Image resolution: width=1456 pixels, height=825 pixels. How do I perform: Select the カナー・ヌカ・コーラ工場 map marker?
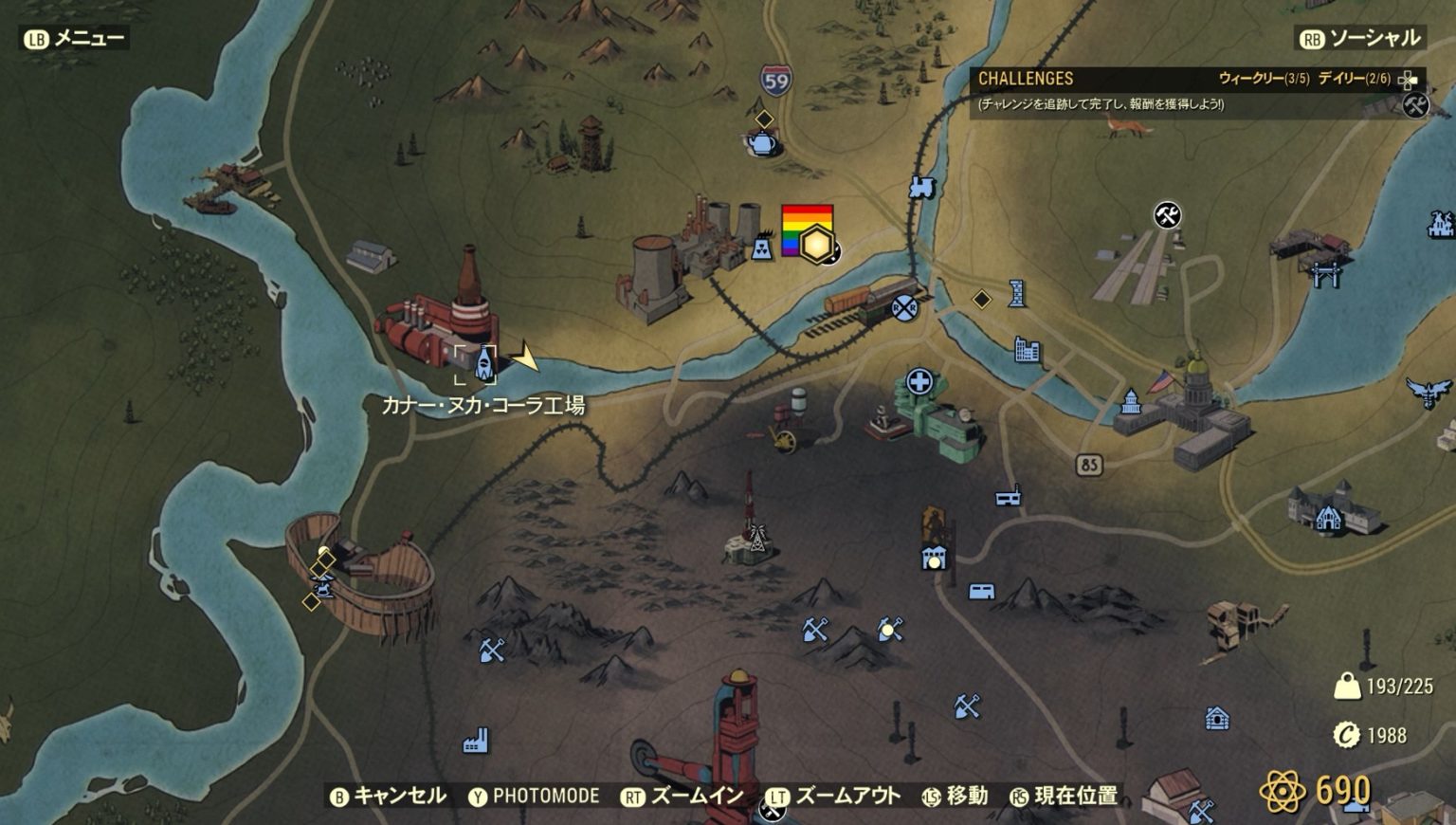tap(484, 363)
